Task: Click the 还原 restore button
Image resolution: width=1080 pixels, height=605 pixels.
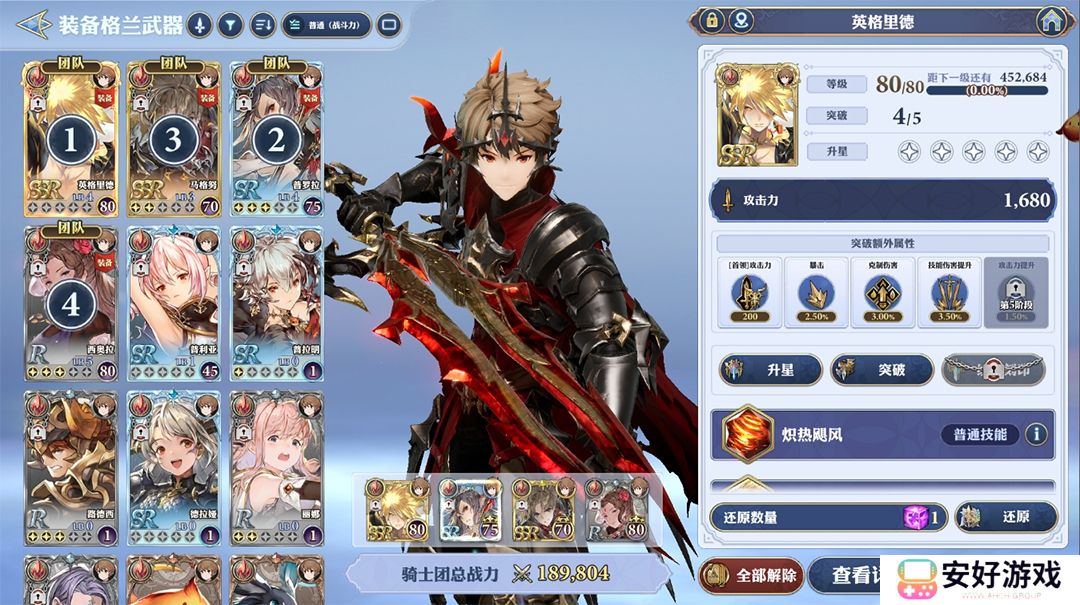Action: pos(1005,517)
